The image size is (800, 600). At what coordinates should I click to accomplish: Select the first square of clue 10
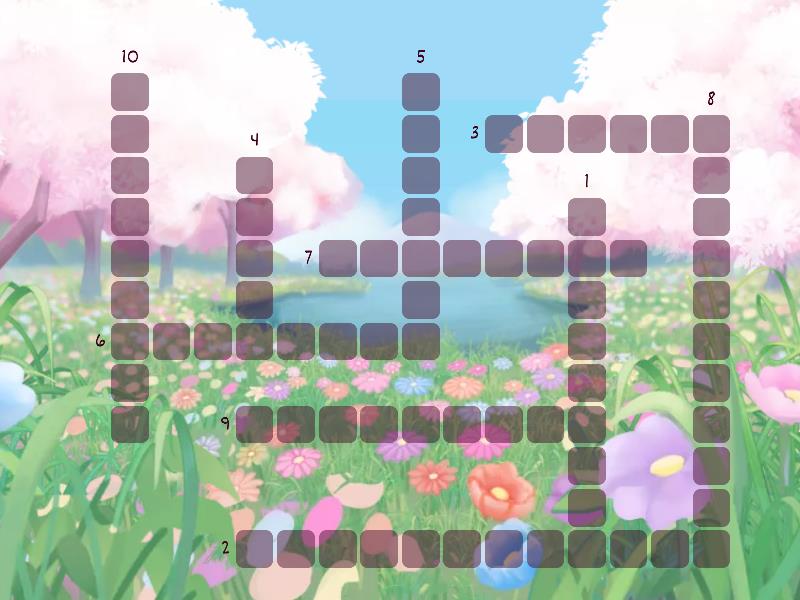130,92
